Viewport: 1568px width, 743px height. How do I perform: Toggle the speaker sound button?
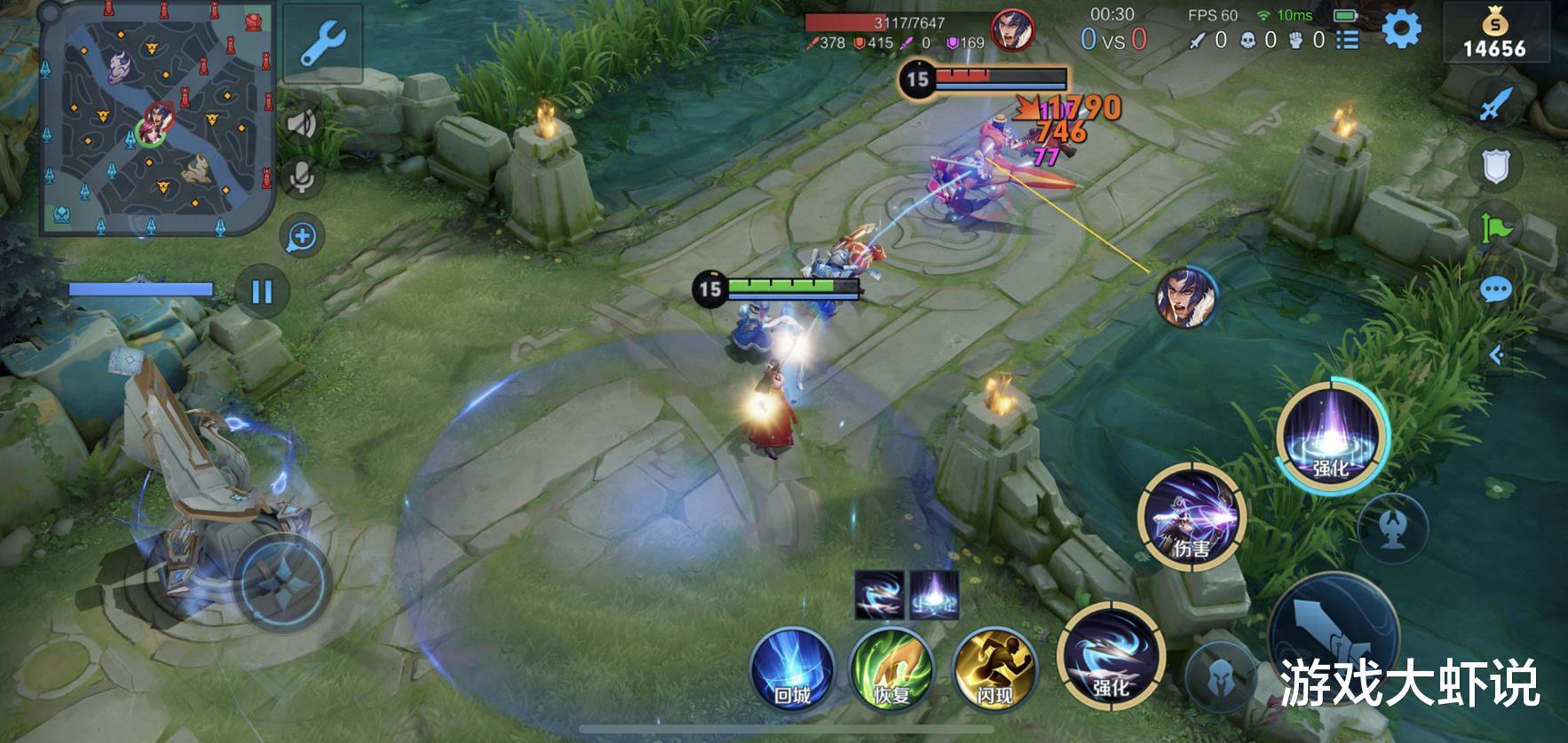[302, 123]
